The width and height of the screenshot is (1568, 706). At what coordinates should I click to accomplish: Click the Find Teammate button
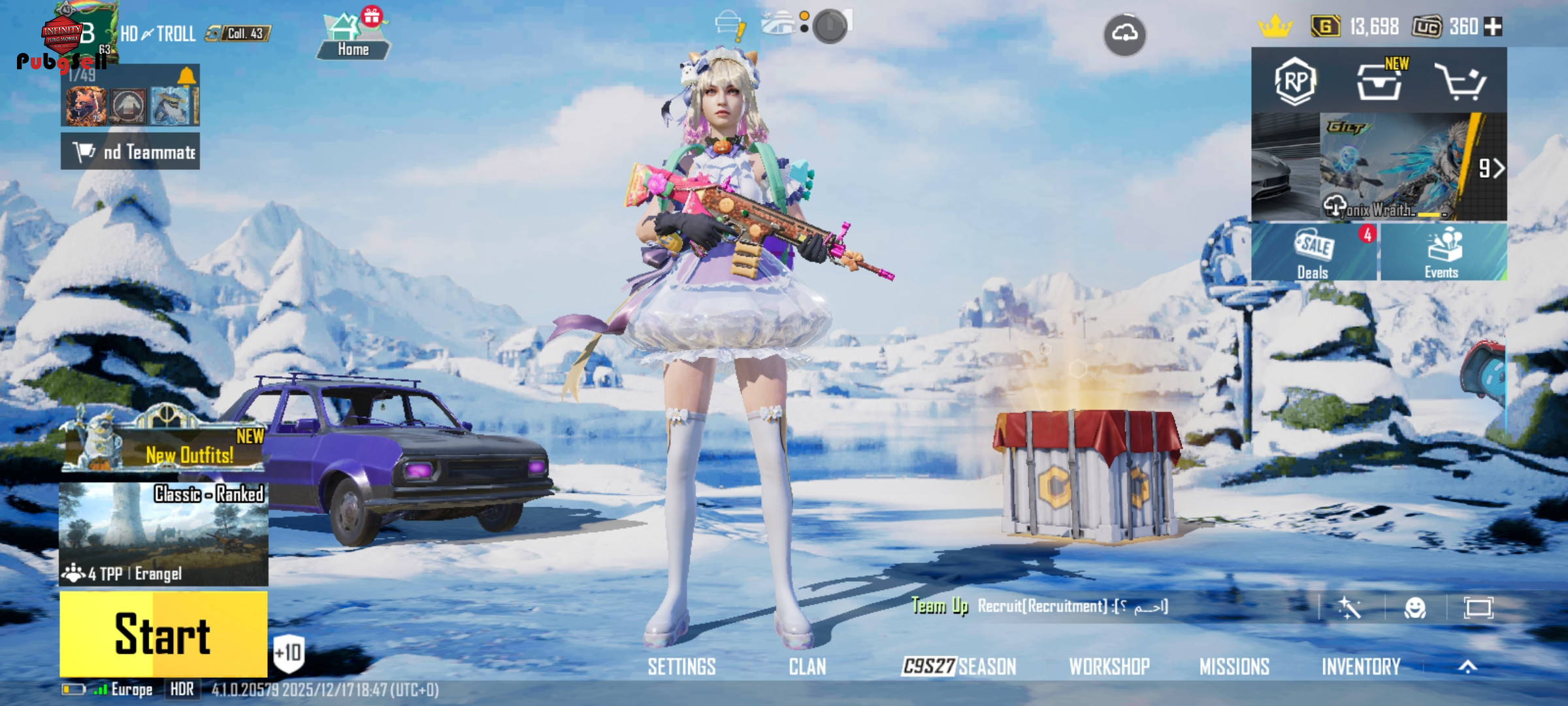(x=131, y=152)
